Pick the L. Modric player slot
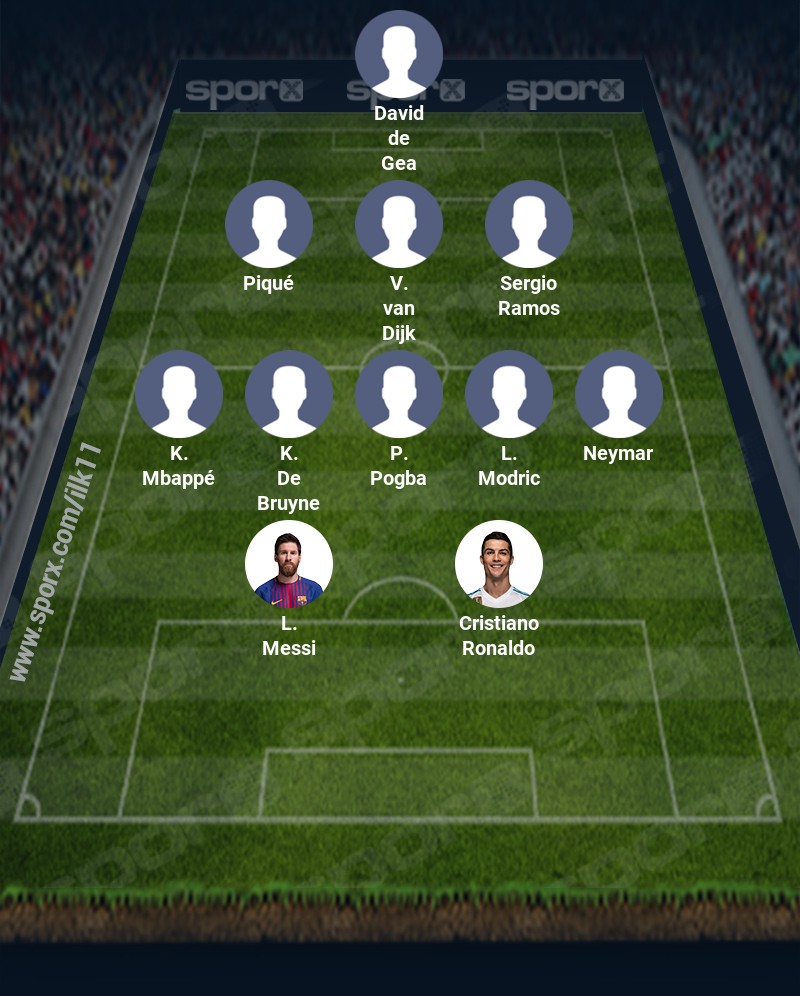 pyautogui.click(x=509, y=394)
